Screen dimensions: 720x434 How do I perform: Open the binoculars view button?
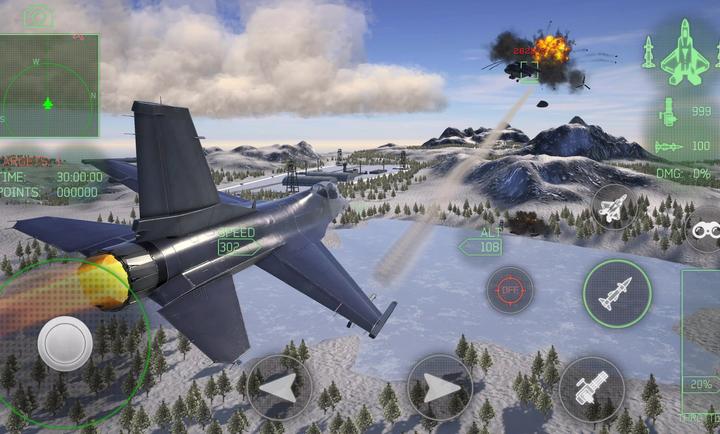point(703,229)
